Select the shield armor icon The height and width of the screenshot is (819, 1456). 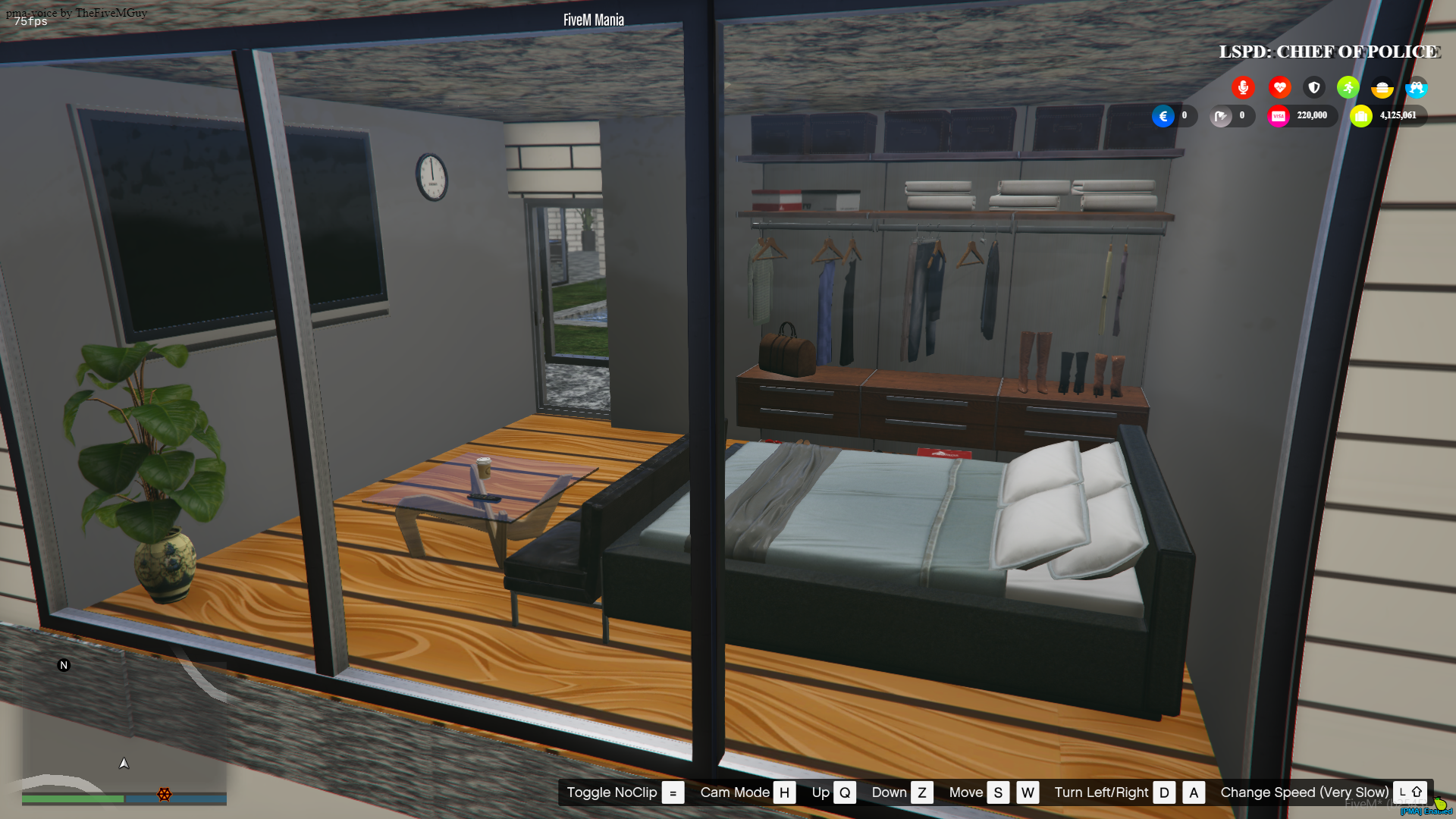pyautogui.click(x=1314, y=87)
